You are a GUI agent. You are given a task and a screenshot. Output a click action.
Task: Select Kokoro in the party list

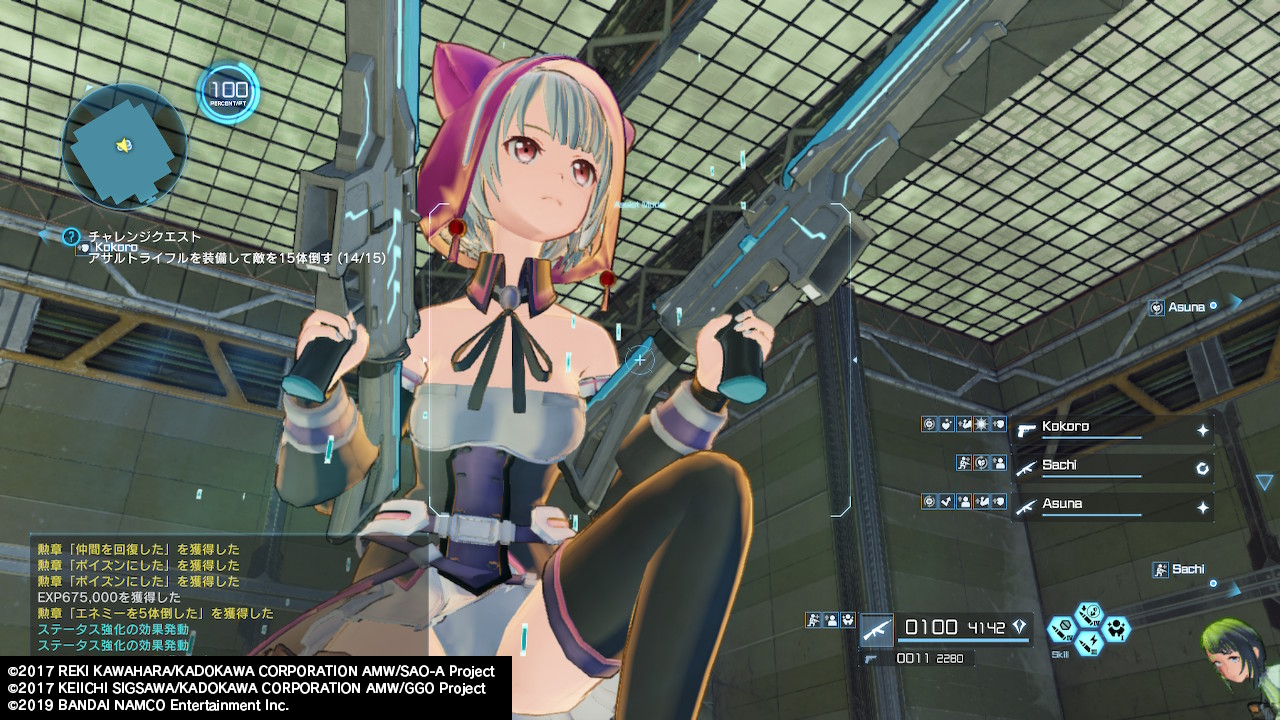pyautogui.click(x=1112, y=429)
